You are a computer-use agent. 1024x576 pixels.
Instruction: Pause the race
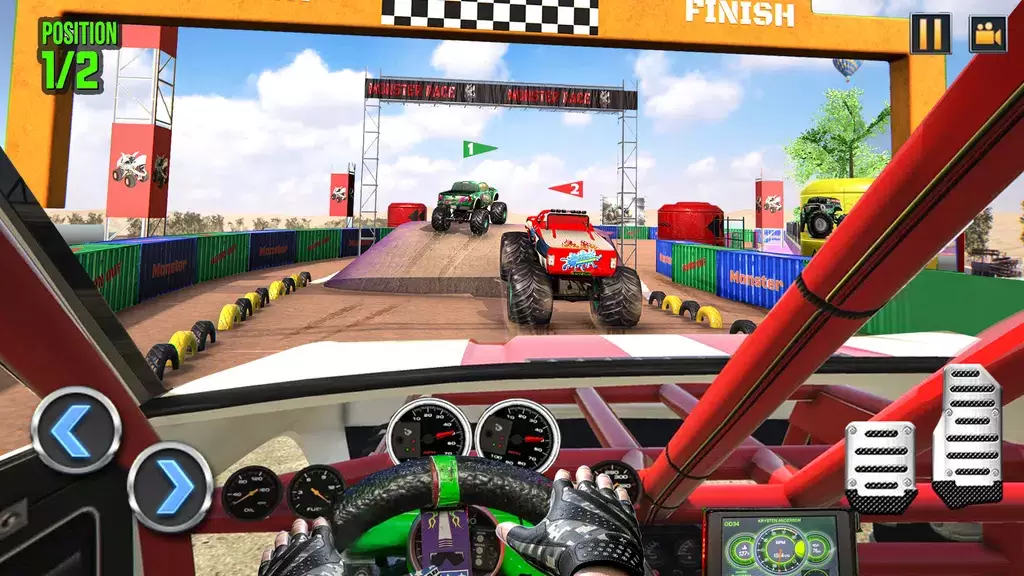[930, 34]
